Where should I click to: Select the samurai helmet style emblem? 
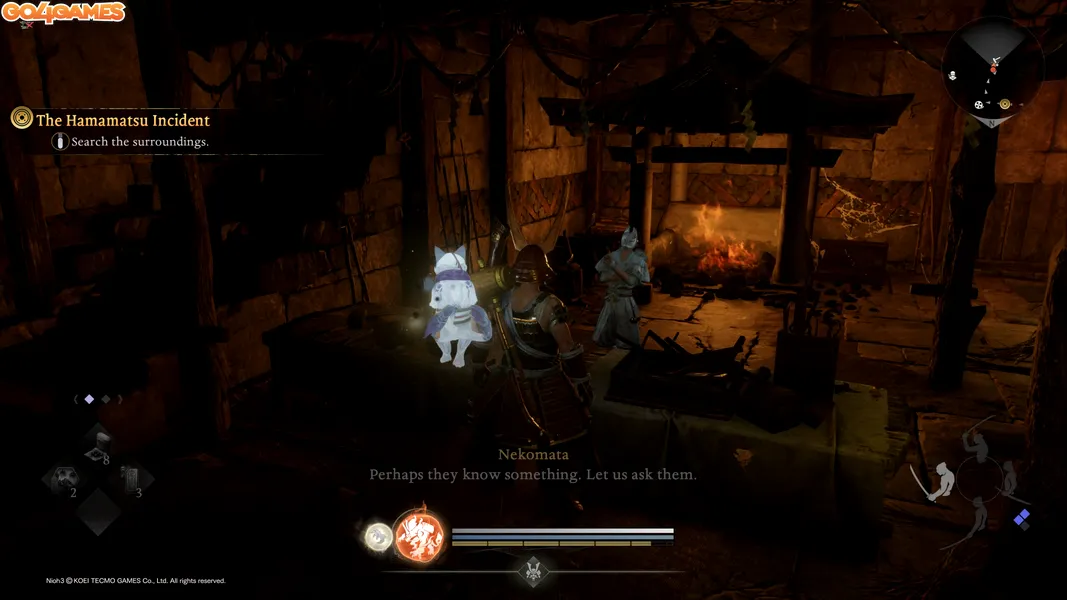[533, 571]
